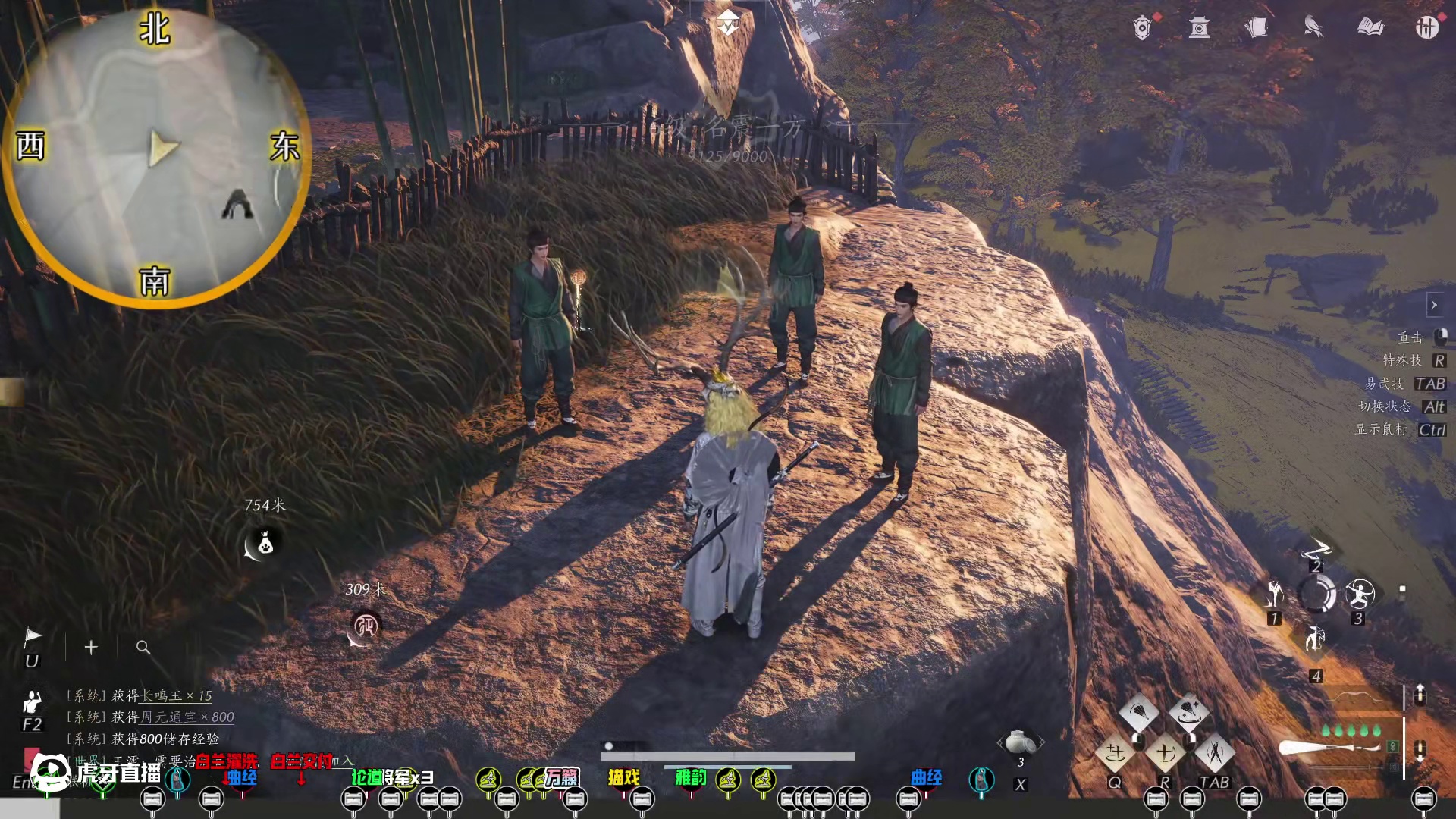Click the plus button above chat
The height and width of the screenshot is (819, 1456).
coord(91,647)
